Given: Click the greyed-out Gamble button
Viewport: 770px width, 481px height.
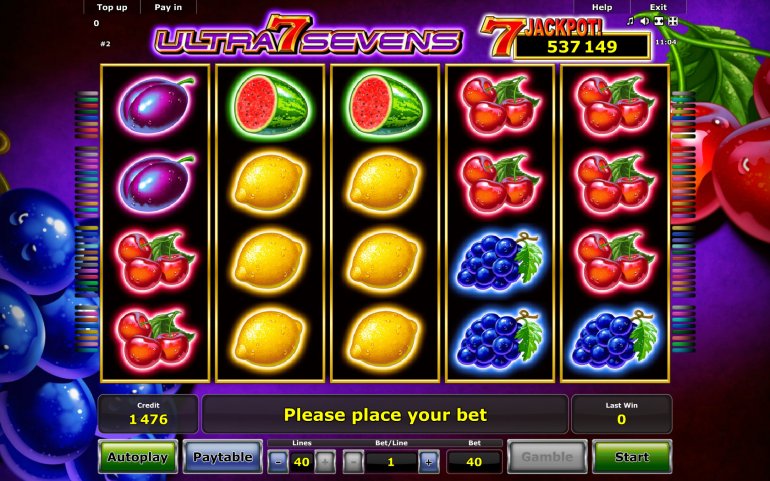Looking at the screenshot, I should point(546,457).
